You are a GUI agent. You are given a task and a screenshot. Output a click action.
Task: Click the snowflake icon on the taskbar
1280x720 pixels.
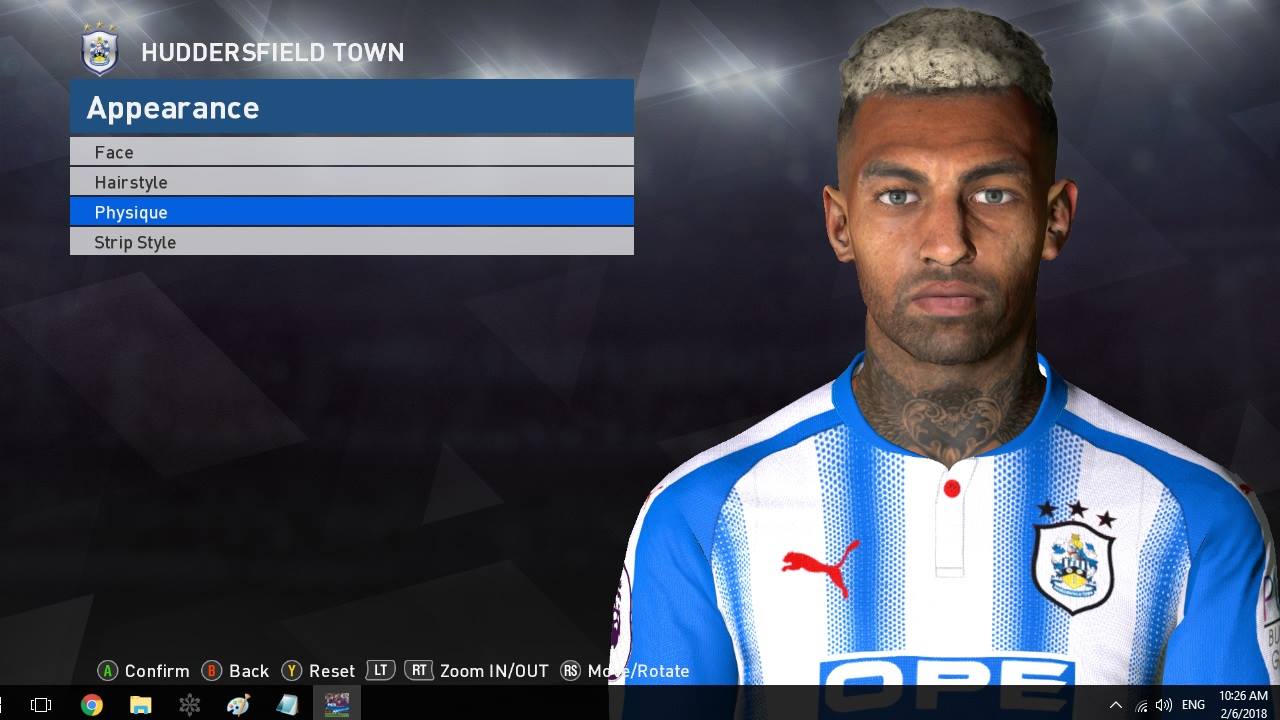[x=190, y=703]
